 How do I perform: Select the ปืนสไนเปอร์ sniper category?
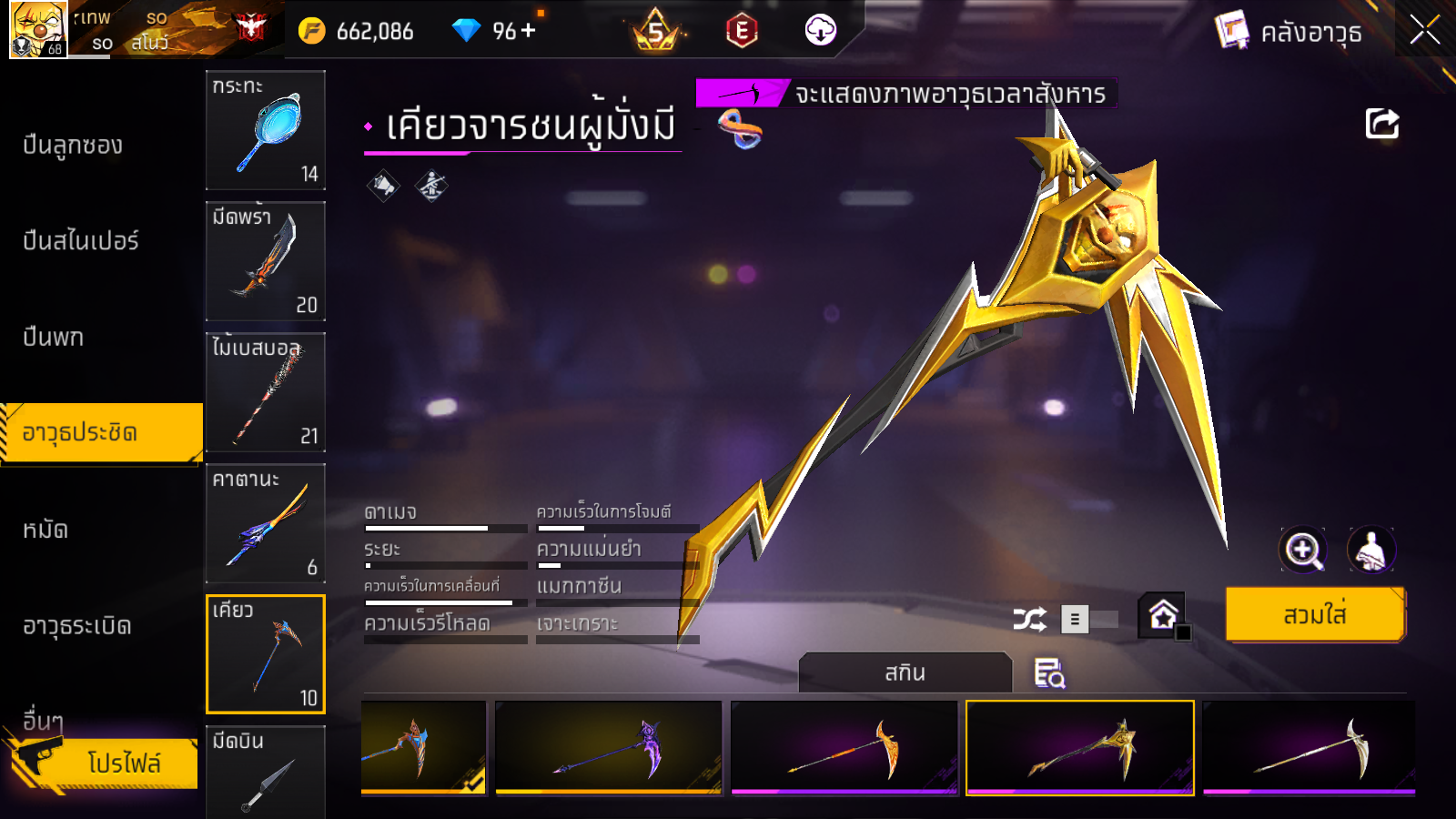[x=81, y=241]
